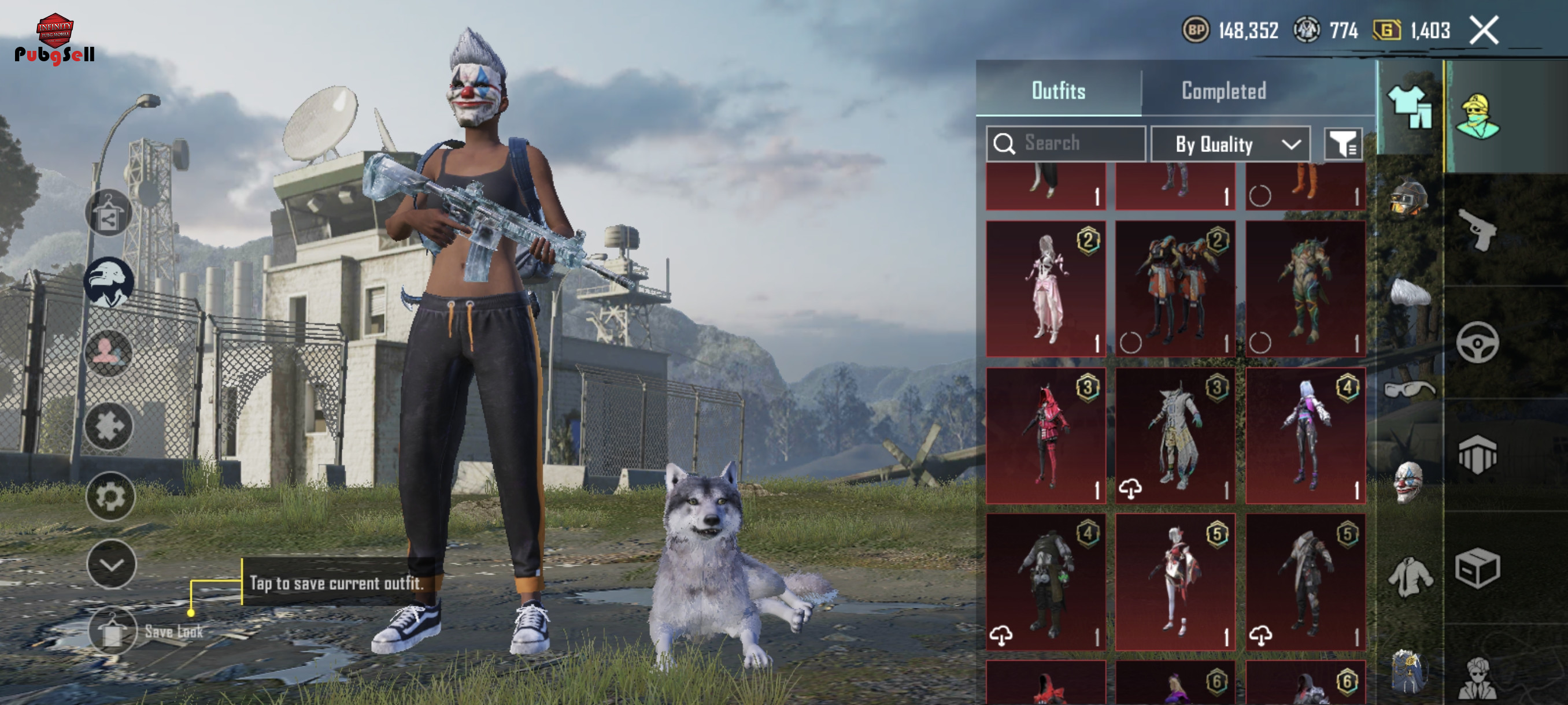Screen dimensions: 1568x705
Task: Select the white robed outfit with download icon
Action: [x=1175, y=436]
